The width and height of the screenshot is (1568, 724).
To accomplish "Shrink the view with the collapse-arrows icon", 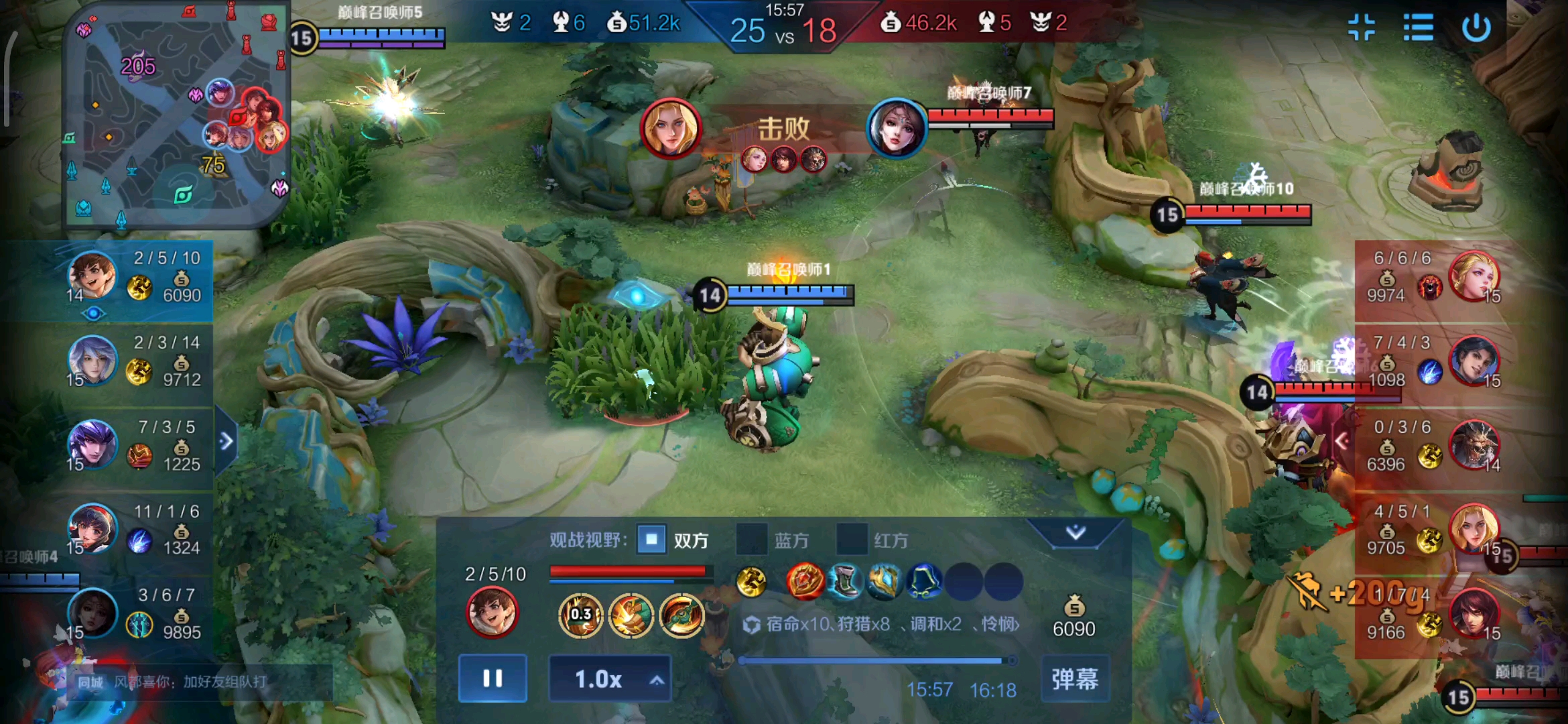I will [x=1361, y=28].
